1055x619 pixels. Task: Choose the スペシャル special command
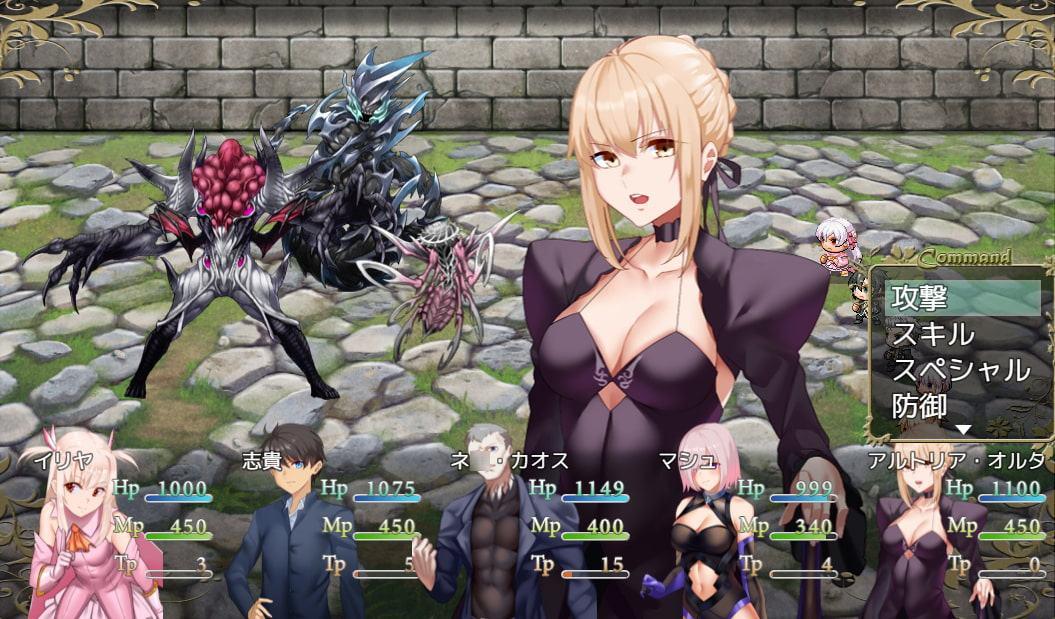(962, 370)
